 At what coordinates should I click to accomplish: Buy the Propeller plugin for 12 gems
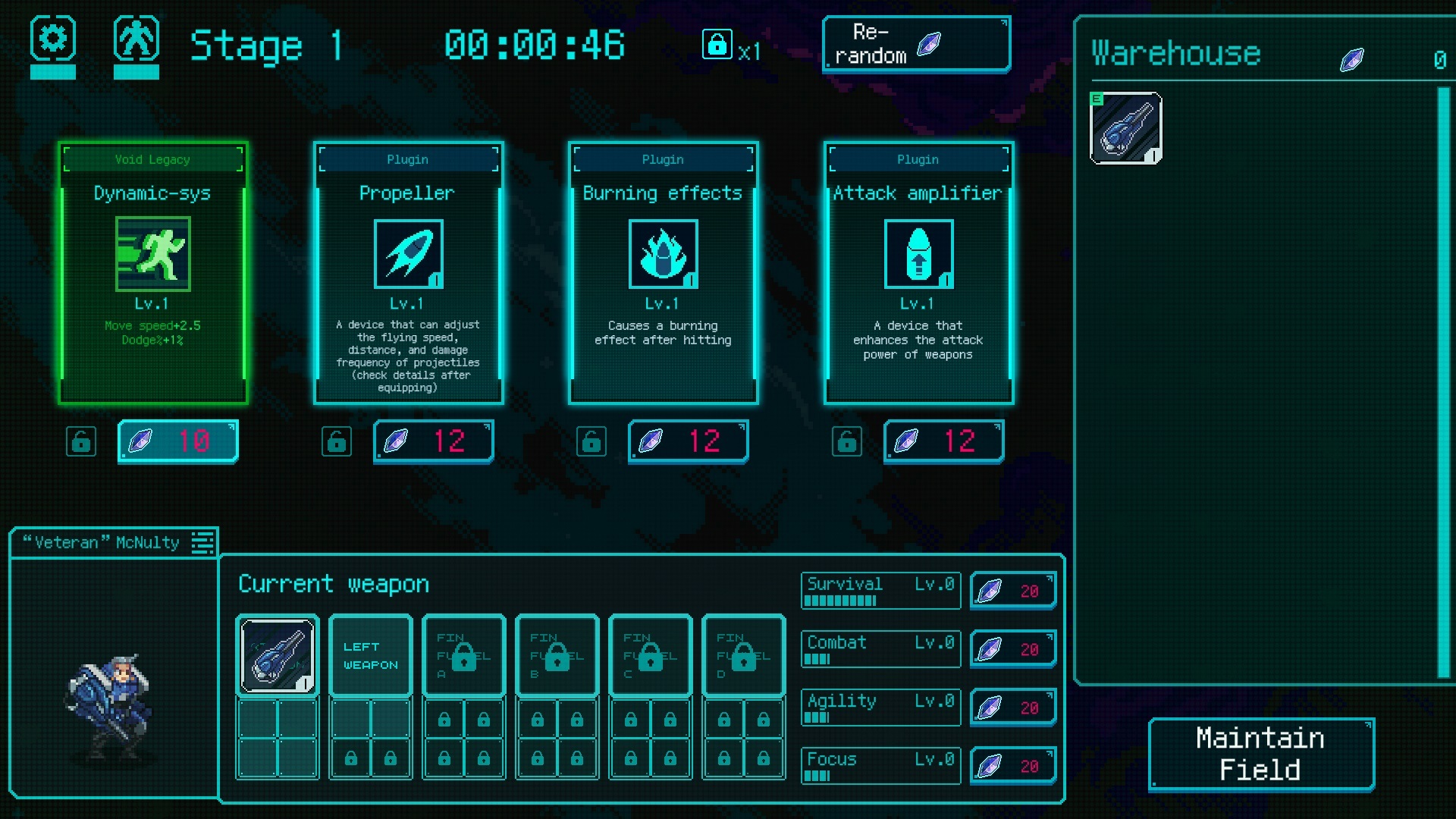(x=433, y=441)
